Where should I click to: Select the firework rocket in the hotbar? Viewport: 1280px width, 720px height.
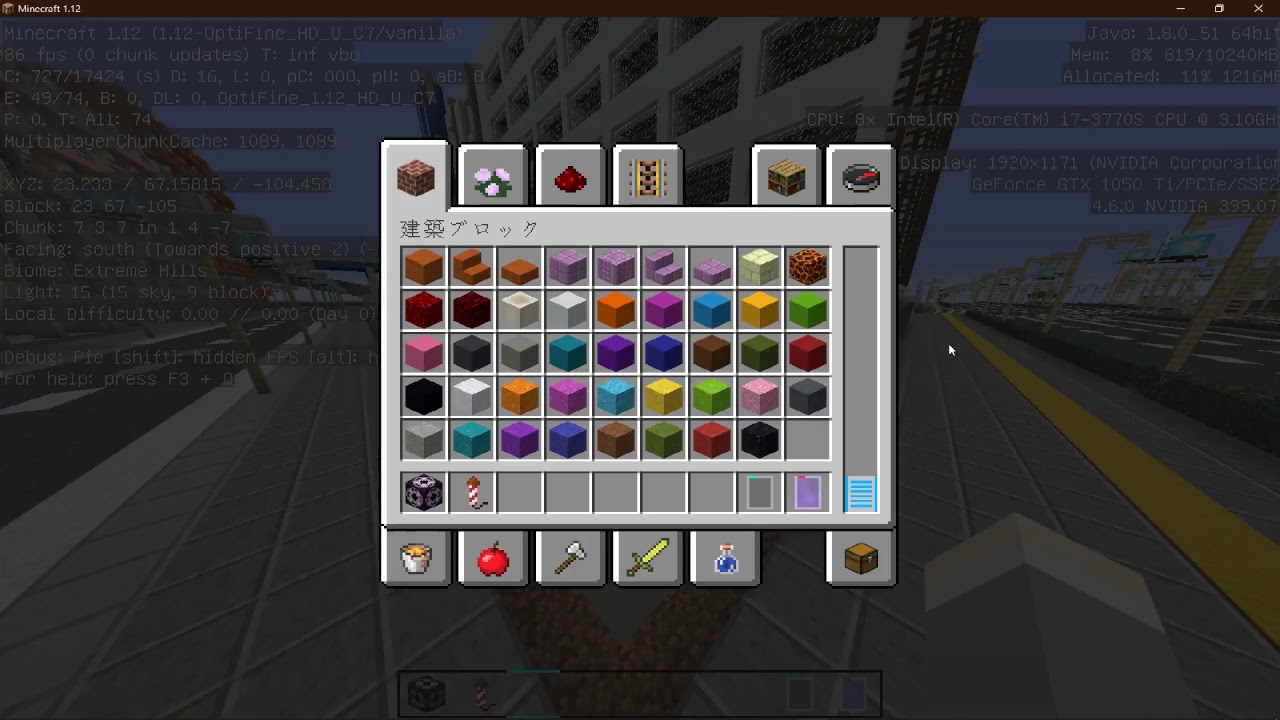471,492
